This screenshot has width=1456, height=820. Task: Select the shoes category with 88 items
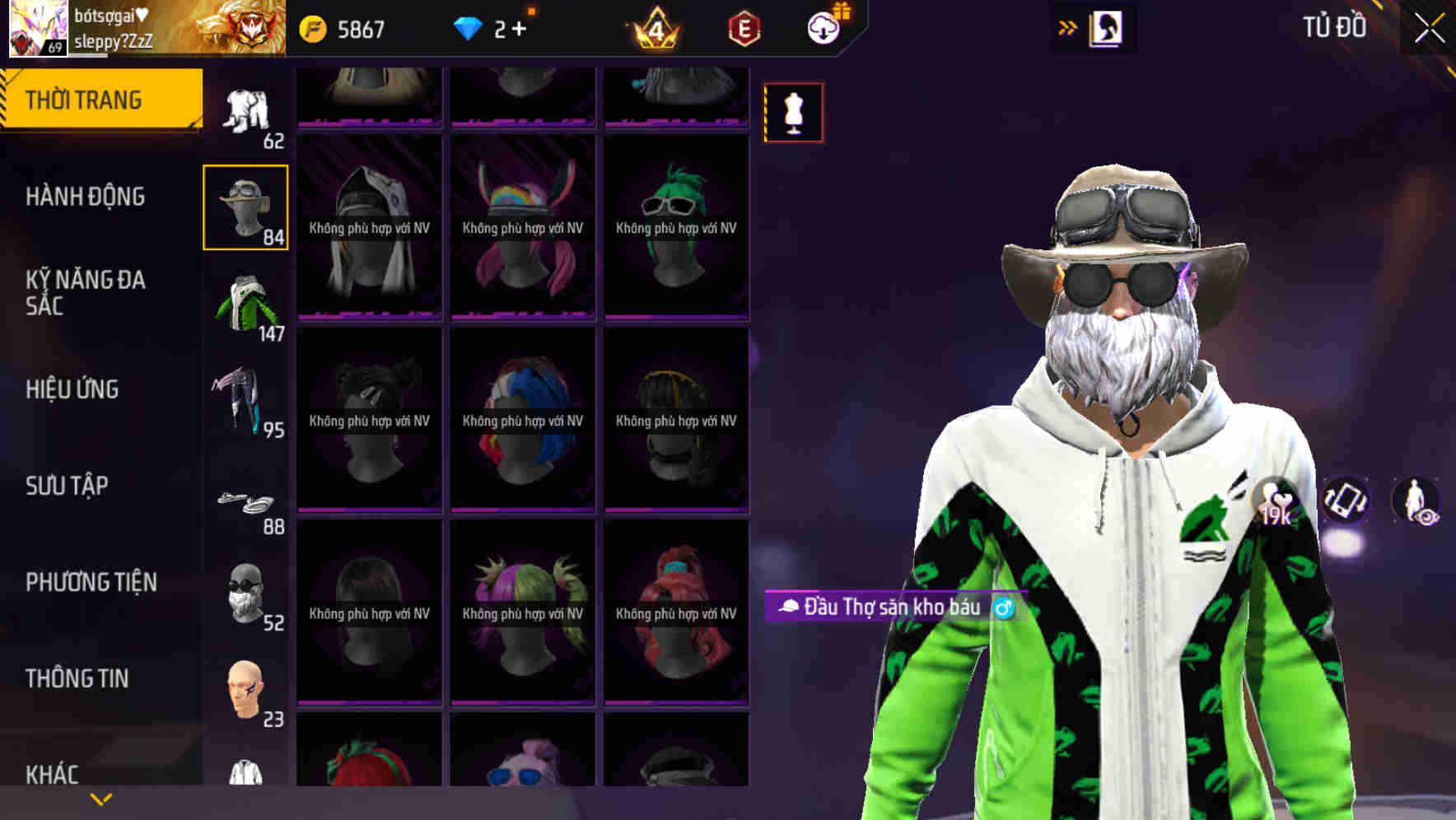click(245, 501)
